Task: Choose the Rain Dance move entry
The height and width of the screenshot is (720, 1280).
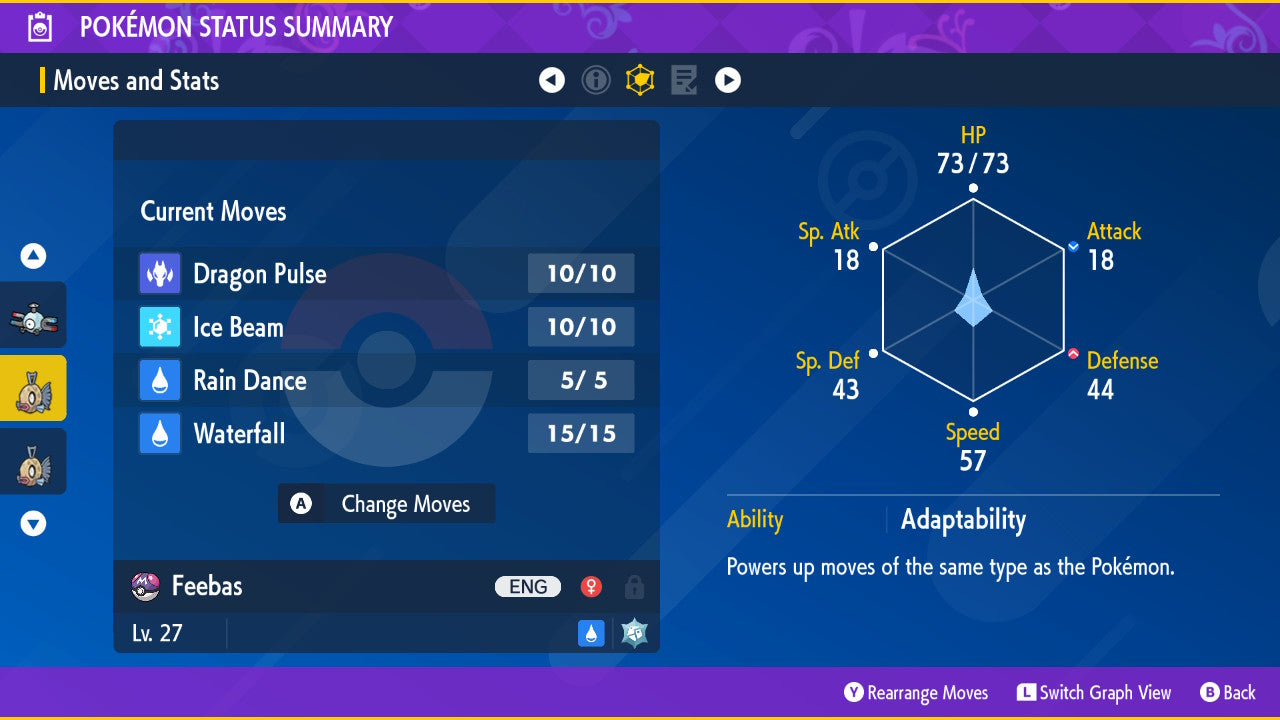Action: coord(386,381)
